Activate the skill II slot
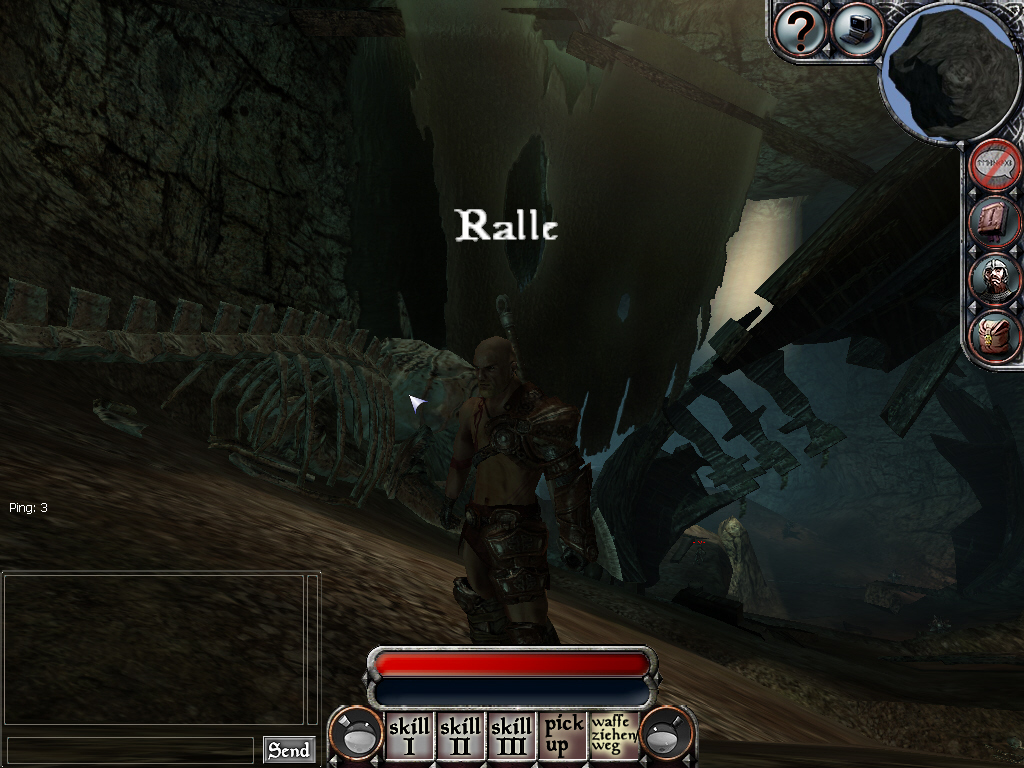 click(x=460, y=736)
